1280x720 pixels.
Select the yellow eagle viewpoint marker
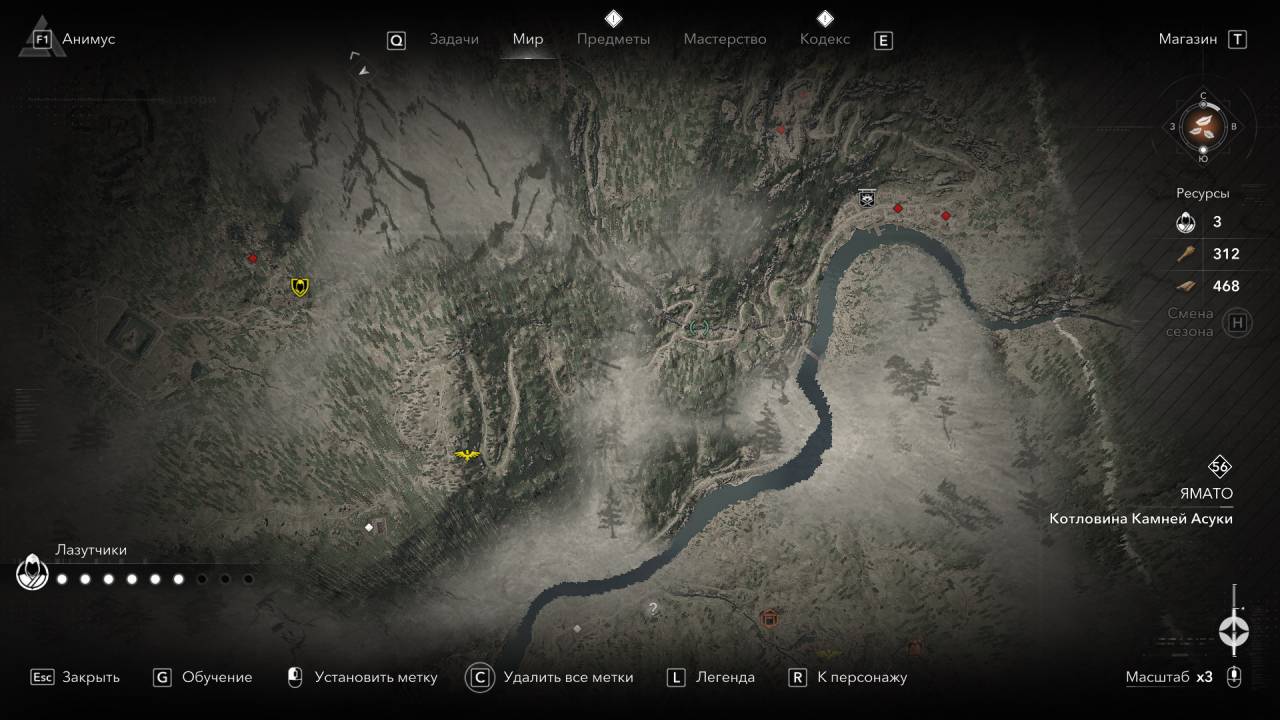click(x=467, y=456)
